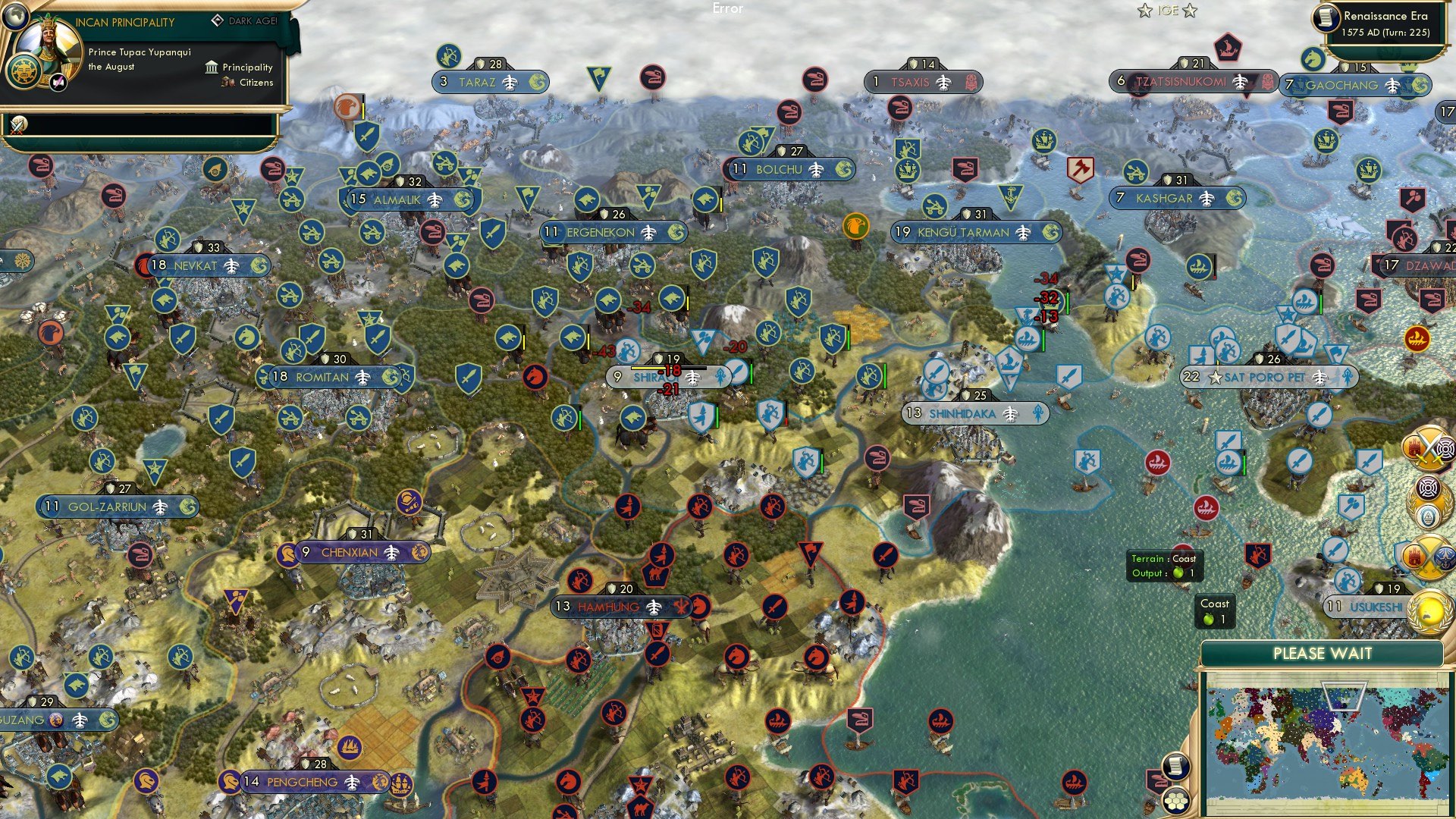Click the Dark Age diamond icon

click(218, 21)
